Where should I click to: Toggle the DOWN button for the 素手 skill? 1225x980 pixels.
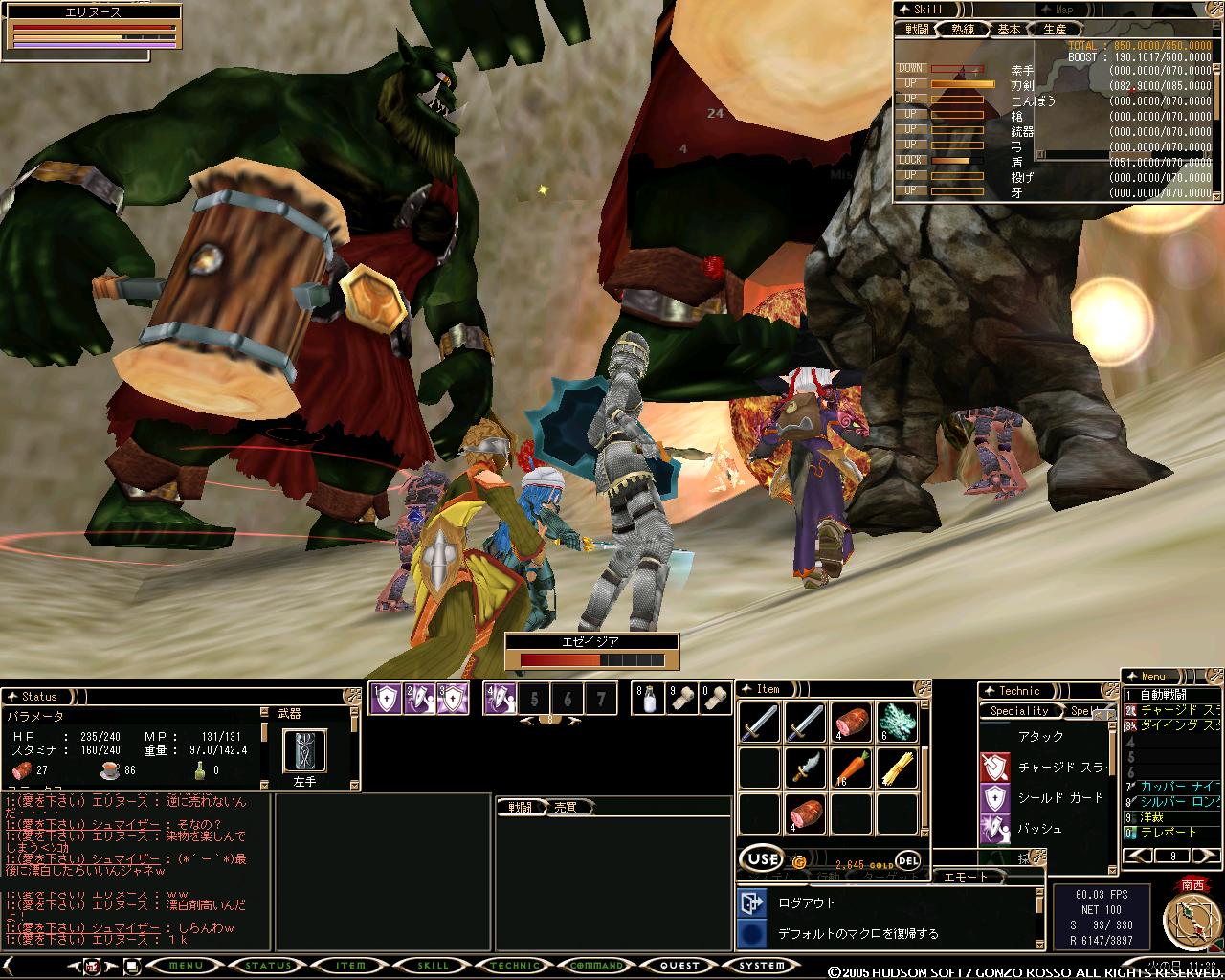point(911,69)
